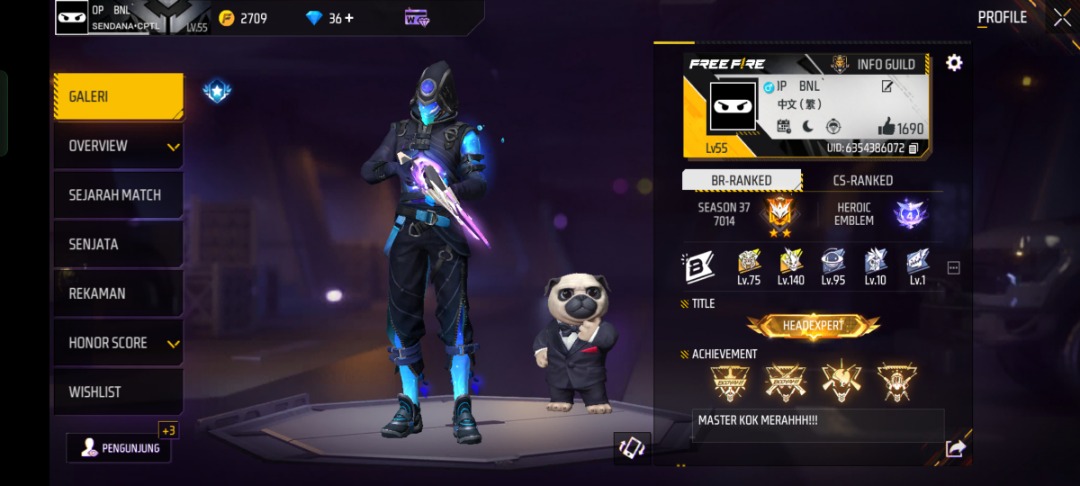Copy the player UID
Screen dimensions: 1080x486
[913, 148]
